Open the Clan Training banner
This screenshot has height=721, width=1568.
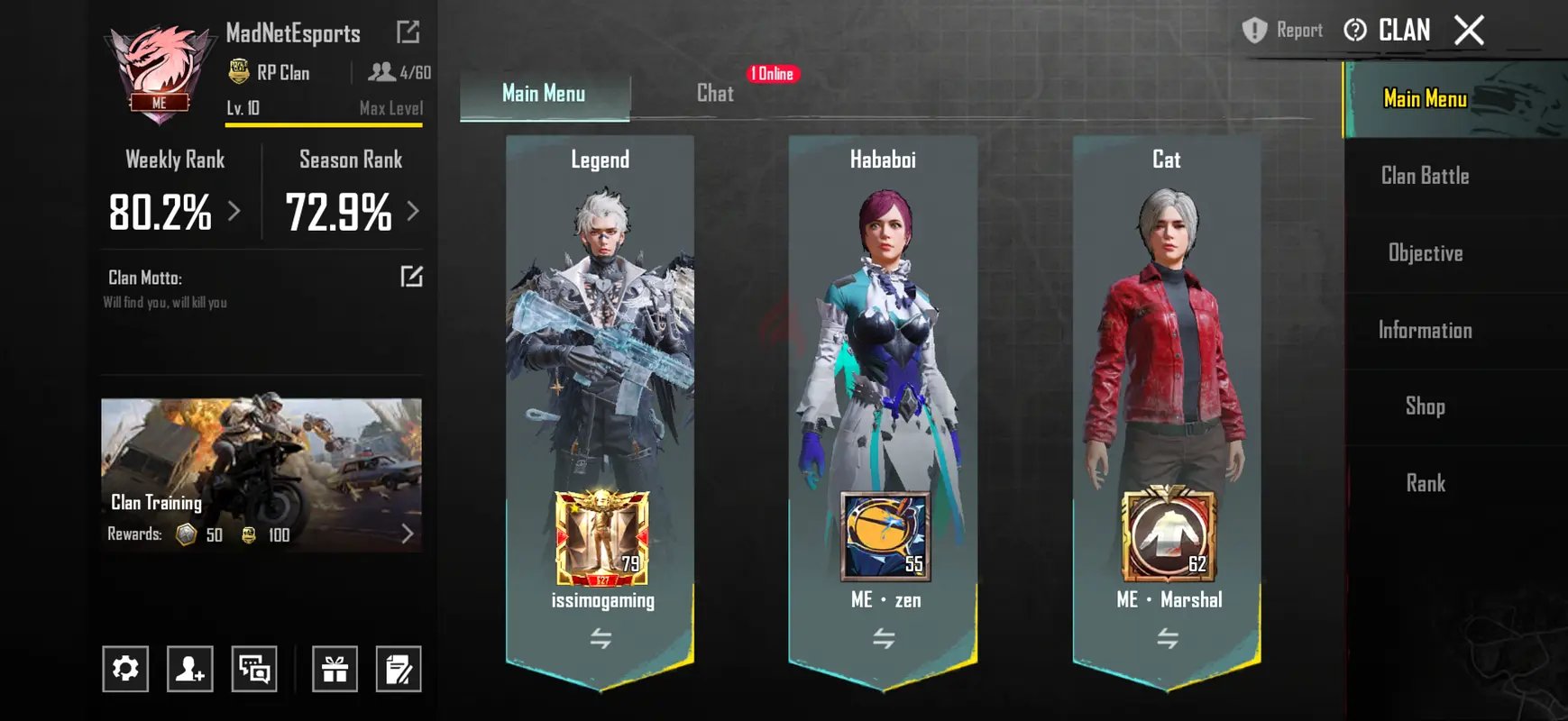261,475
